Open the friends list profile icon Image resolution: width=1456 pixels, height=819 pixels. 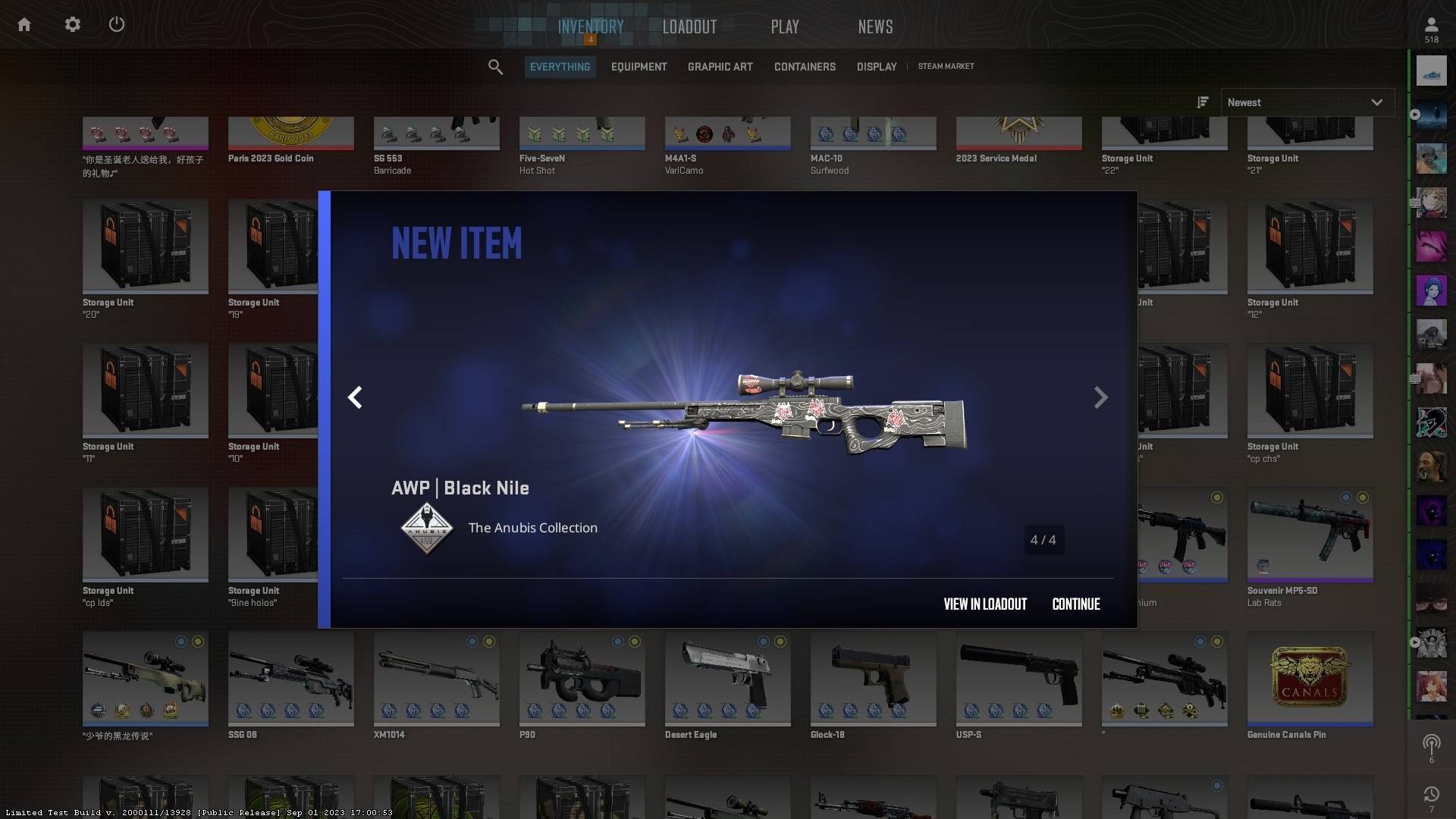[1431, 29]
